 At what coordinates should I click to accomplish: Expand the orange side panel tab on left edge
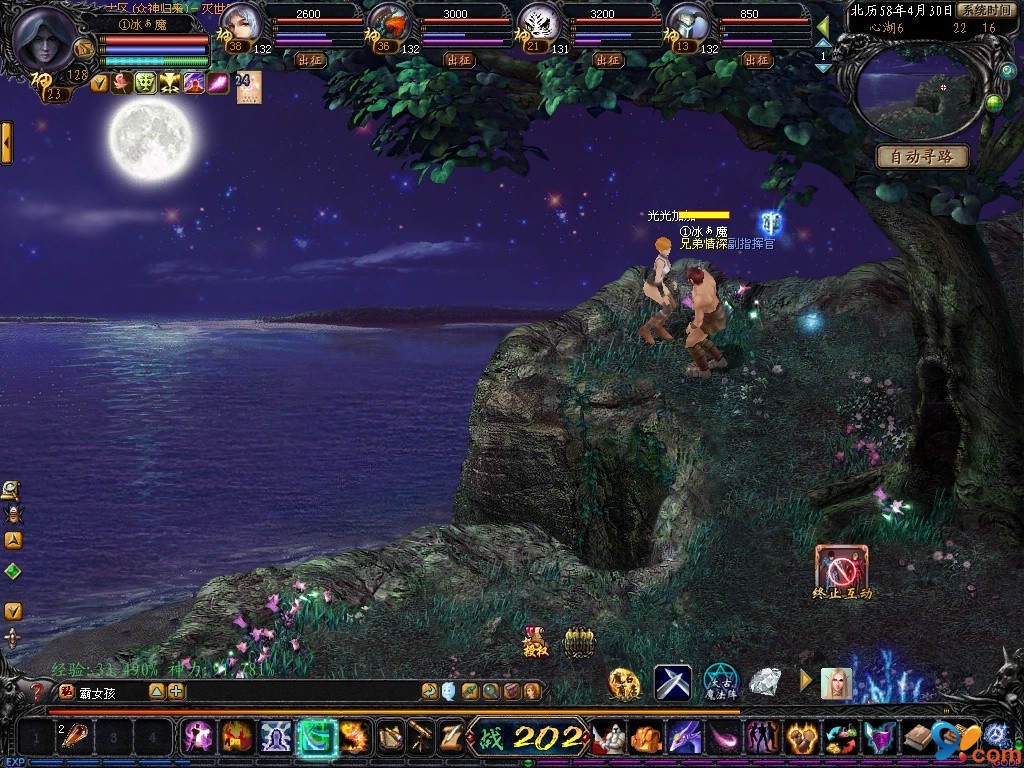6,143
